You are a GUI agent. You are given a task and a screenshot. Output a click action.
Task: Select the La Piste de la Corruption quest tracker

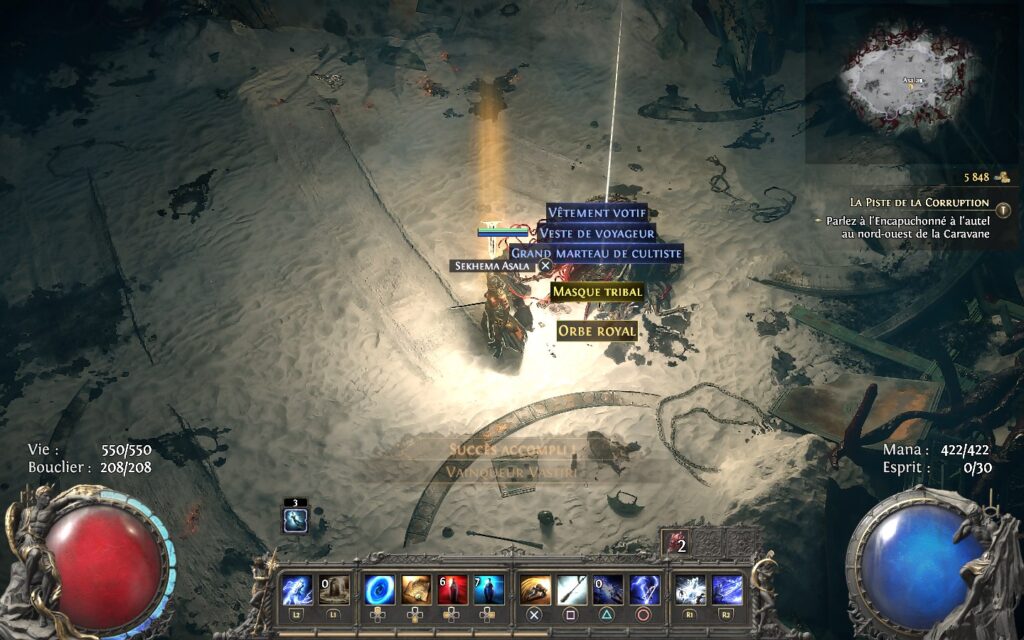tap(919, 202)
